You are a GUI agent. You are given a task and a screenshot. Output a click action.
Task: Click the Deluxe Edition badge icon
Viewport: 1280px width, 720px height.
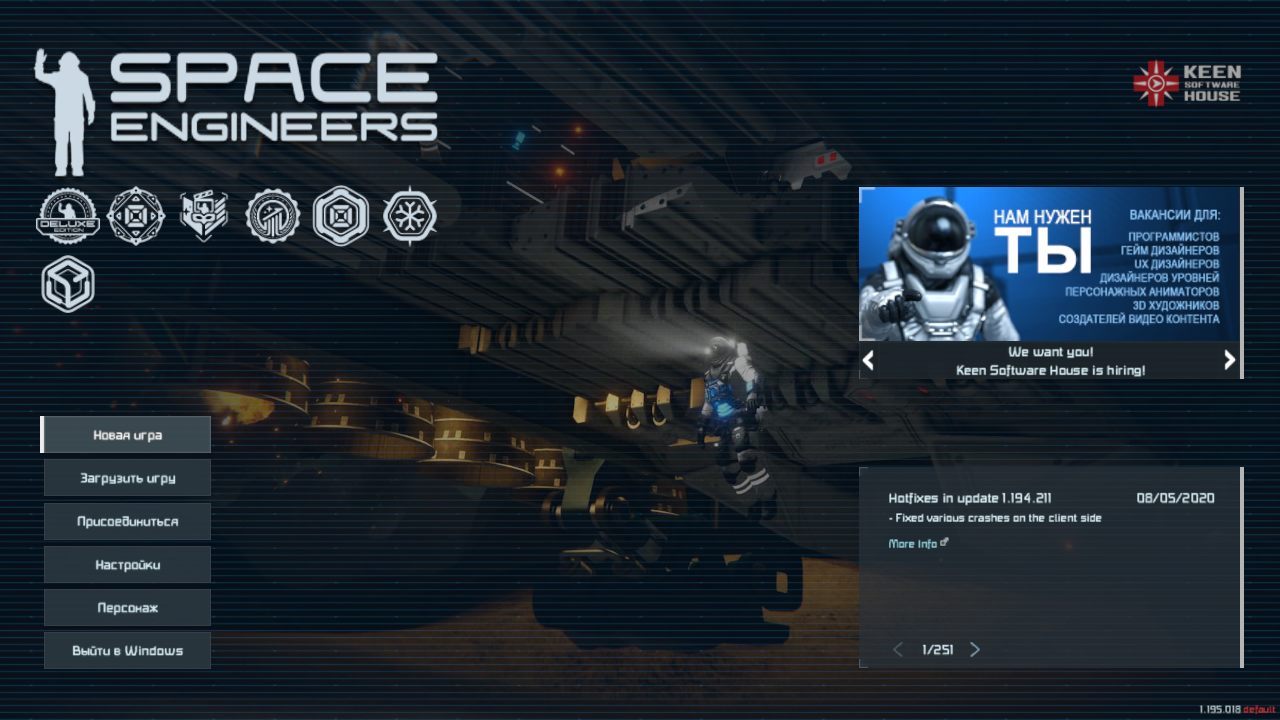point(68,216)
